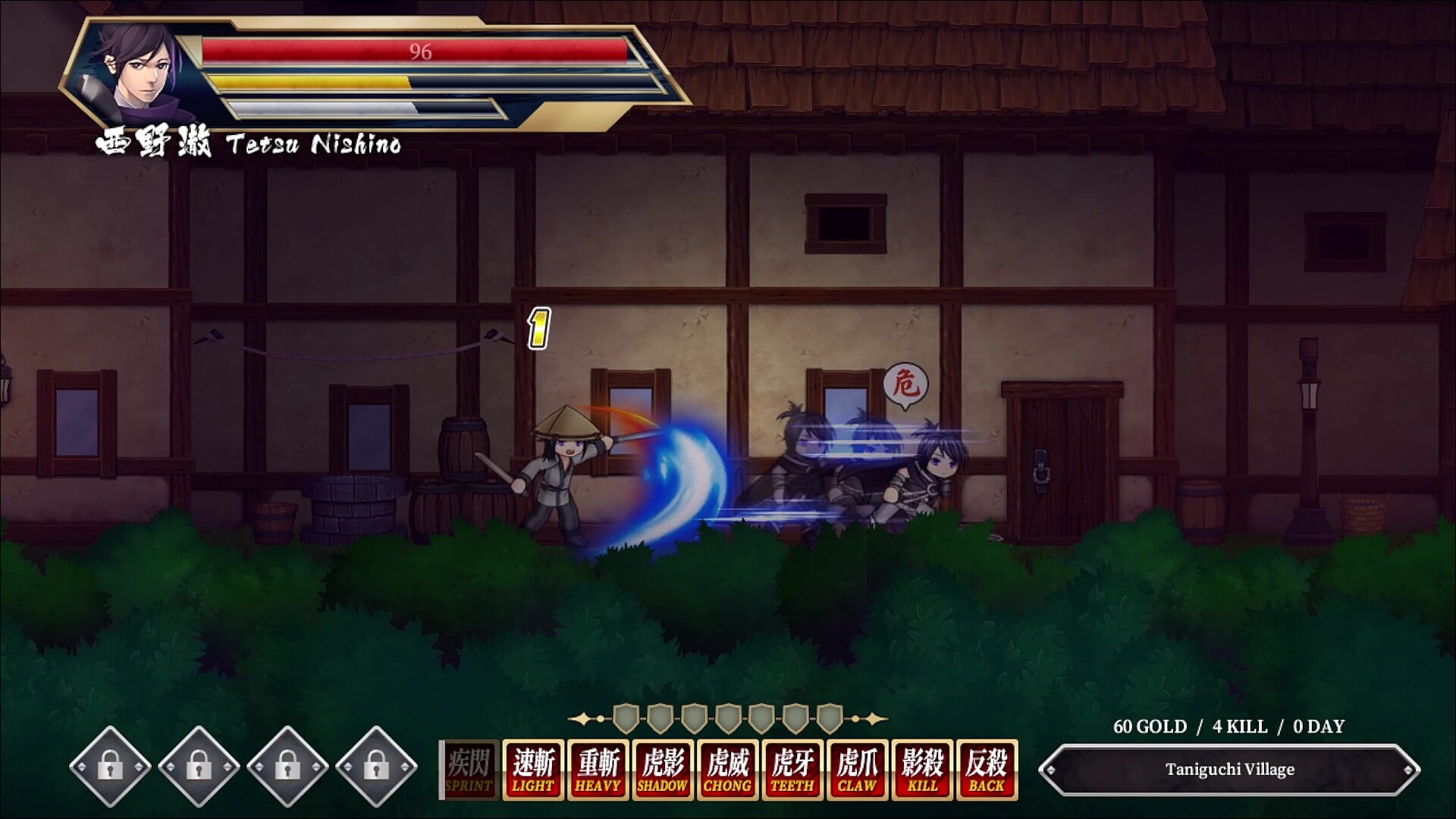The width and height of the screenshot is (1456, 819).
Task: Use the 反殺 BACK counter skill
Action: pyautogui.click(x=988, y=771)
